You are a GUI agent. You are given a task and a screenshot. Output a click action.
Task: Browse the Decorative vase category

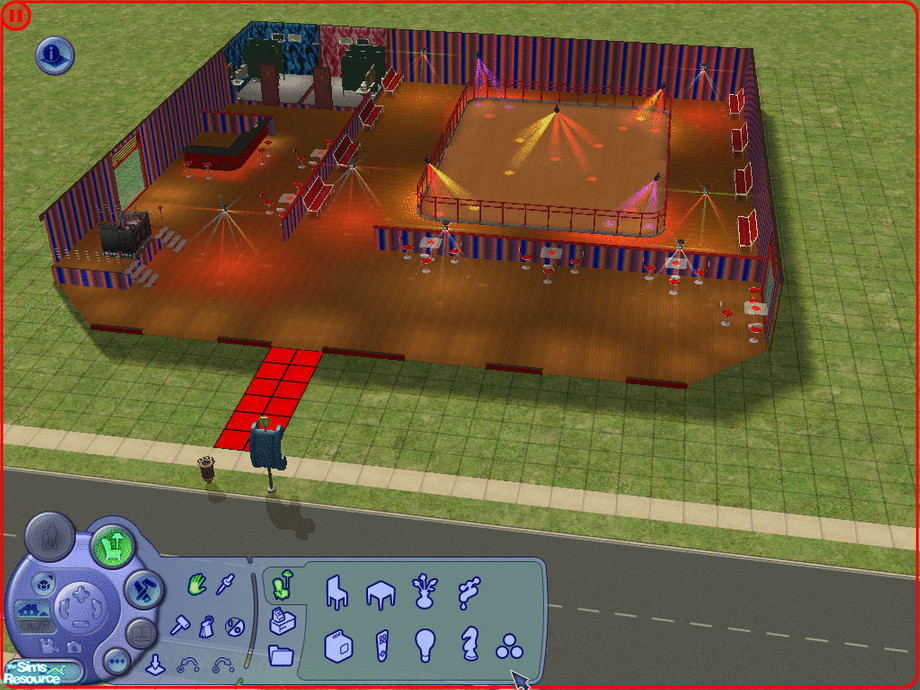425,592
